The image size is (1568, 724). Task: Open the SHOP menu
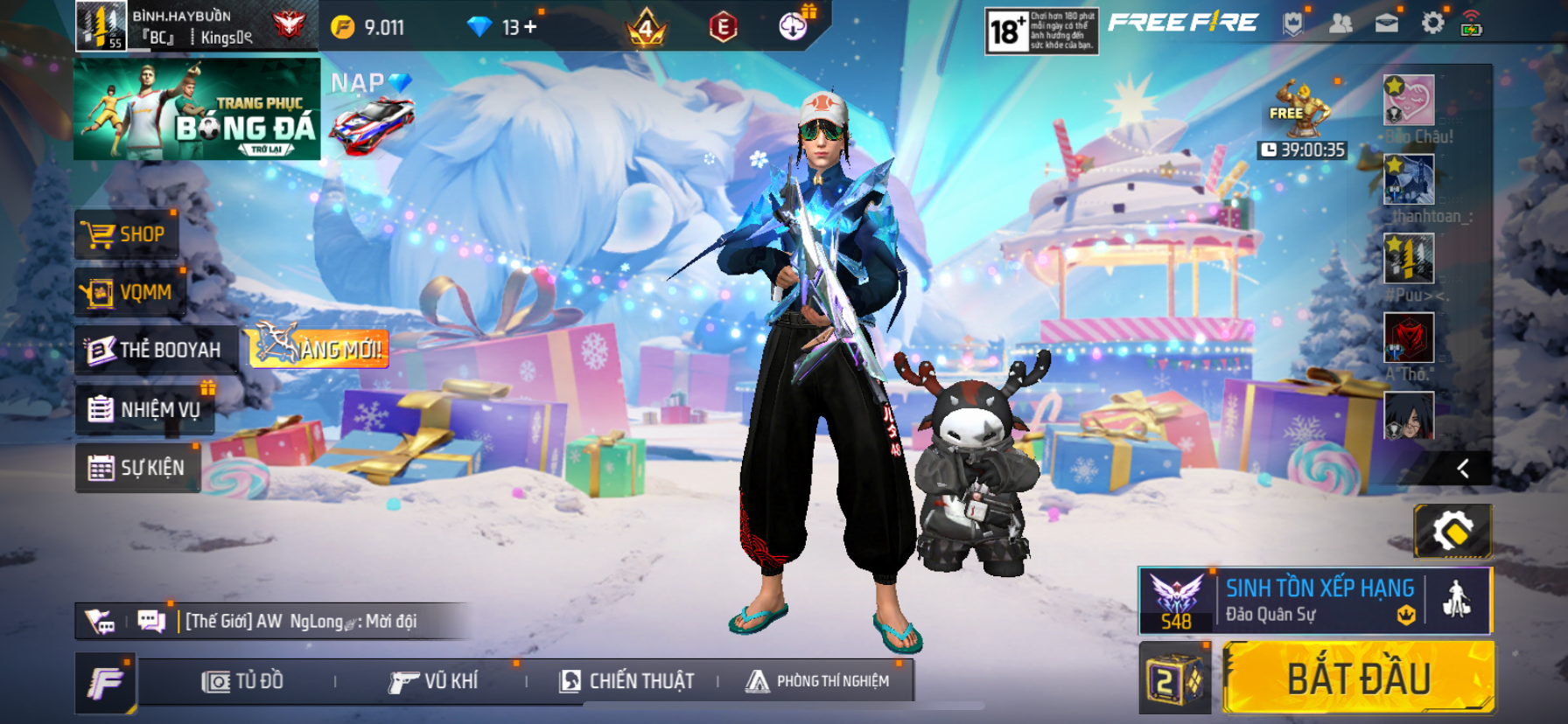(x=127, y=234)
